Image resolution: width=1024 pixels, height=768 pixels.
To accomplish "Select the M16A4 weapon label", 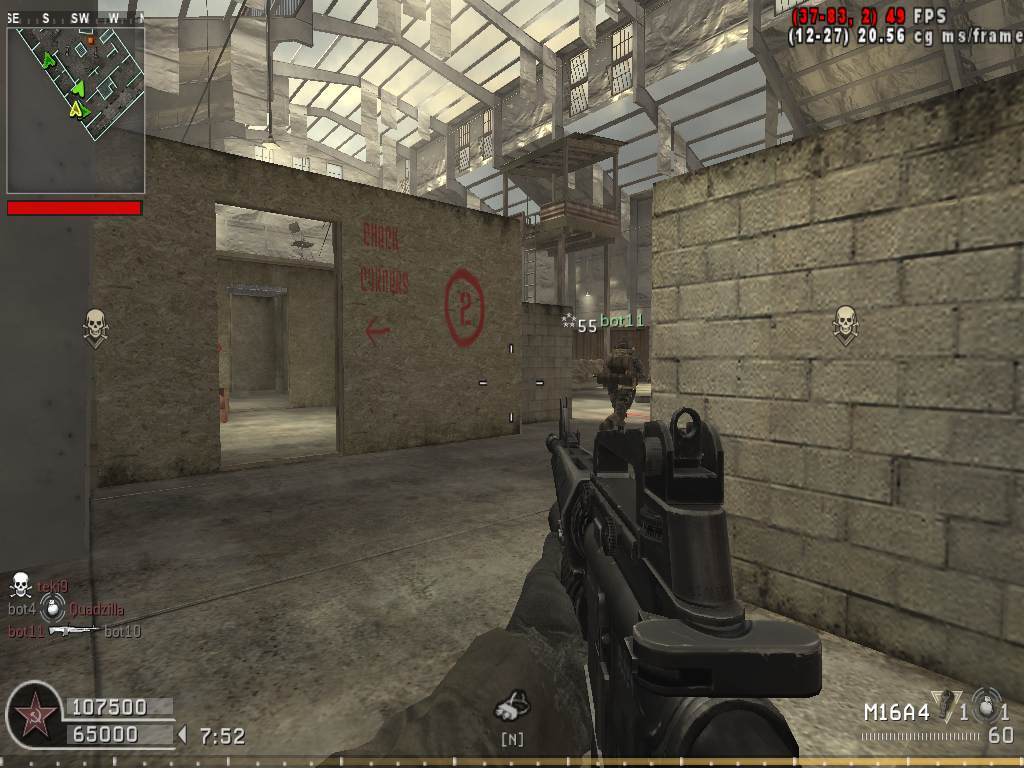I will 896,712.
